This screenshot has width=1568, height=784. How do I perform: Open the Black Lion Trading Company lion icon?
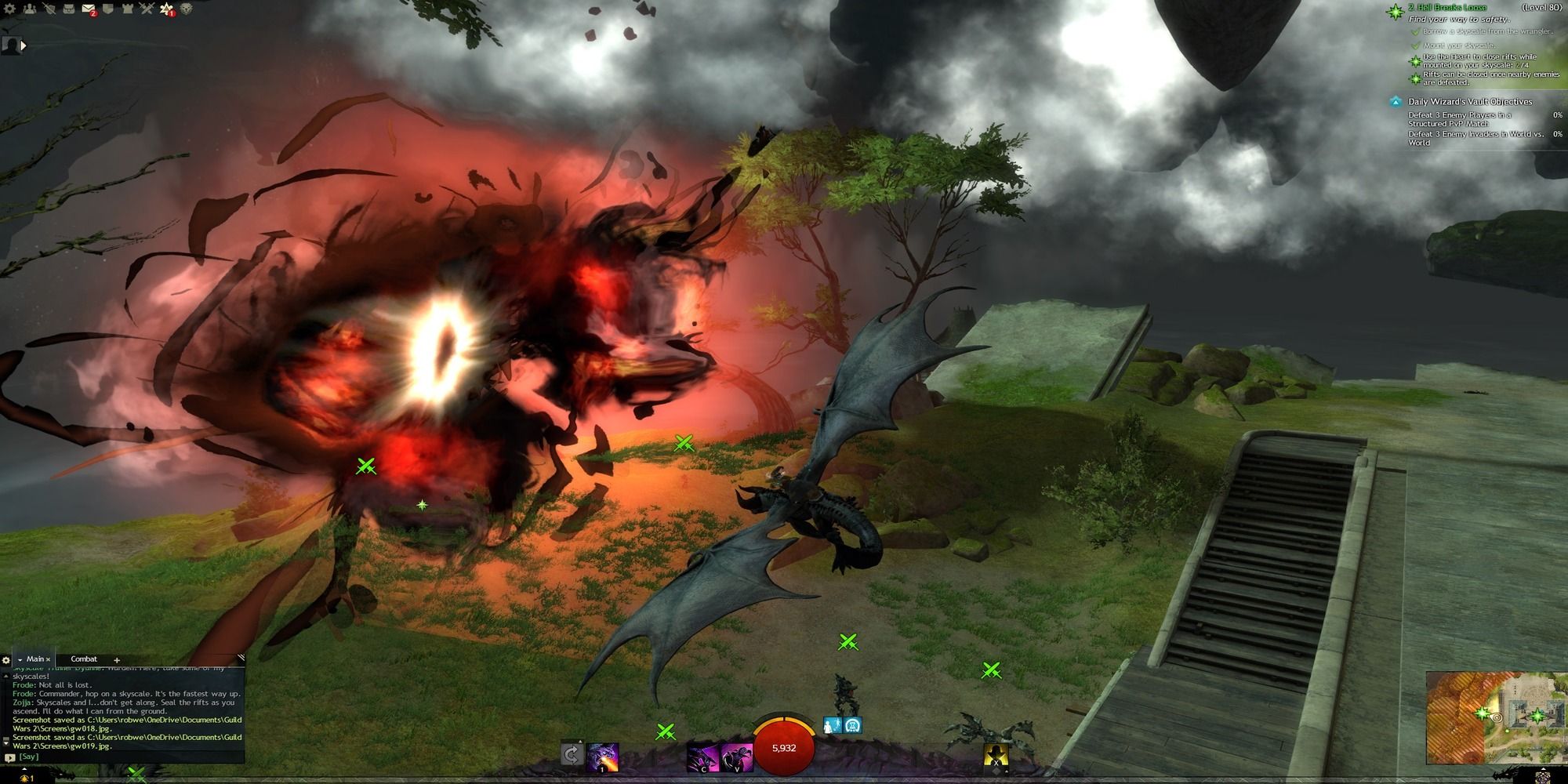186,9
